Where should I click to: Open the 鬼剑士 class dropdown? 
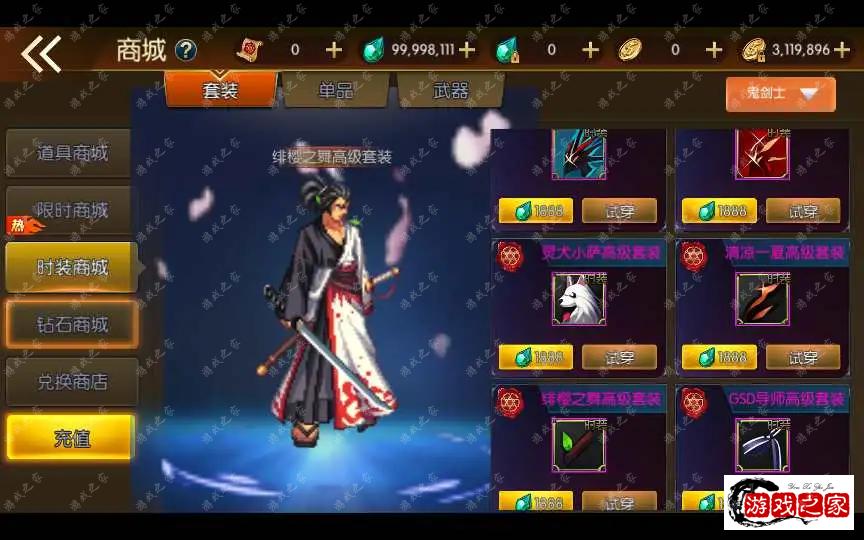coord(780,94)
